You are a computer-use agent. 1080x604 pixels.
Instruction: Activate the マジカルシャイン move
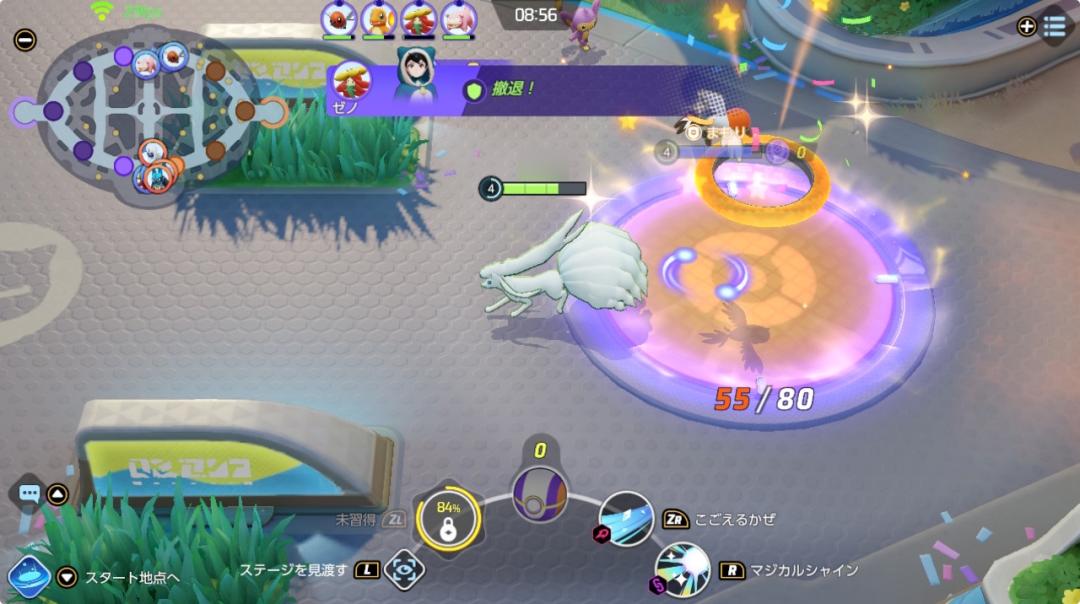point(682,570)
